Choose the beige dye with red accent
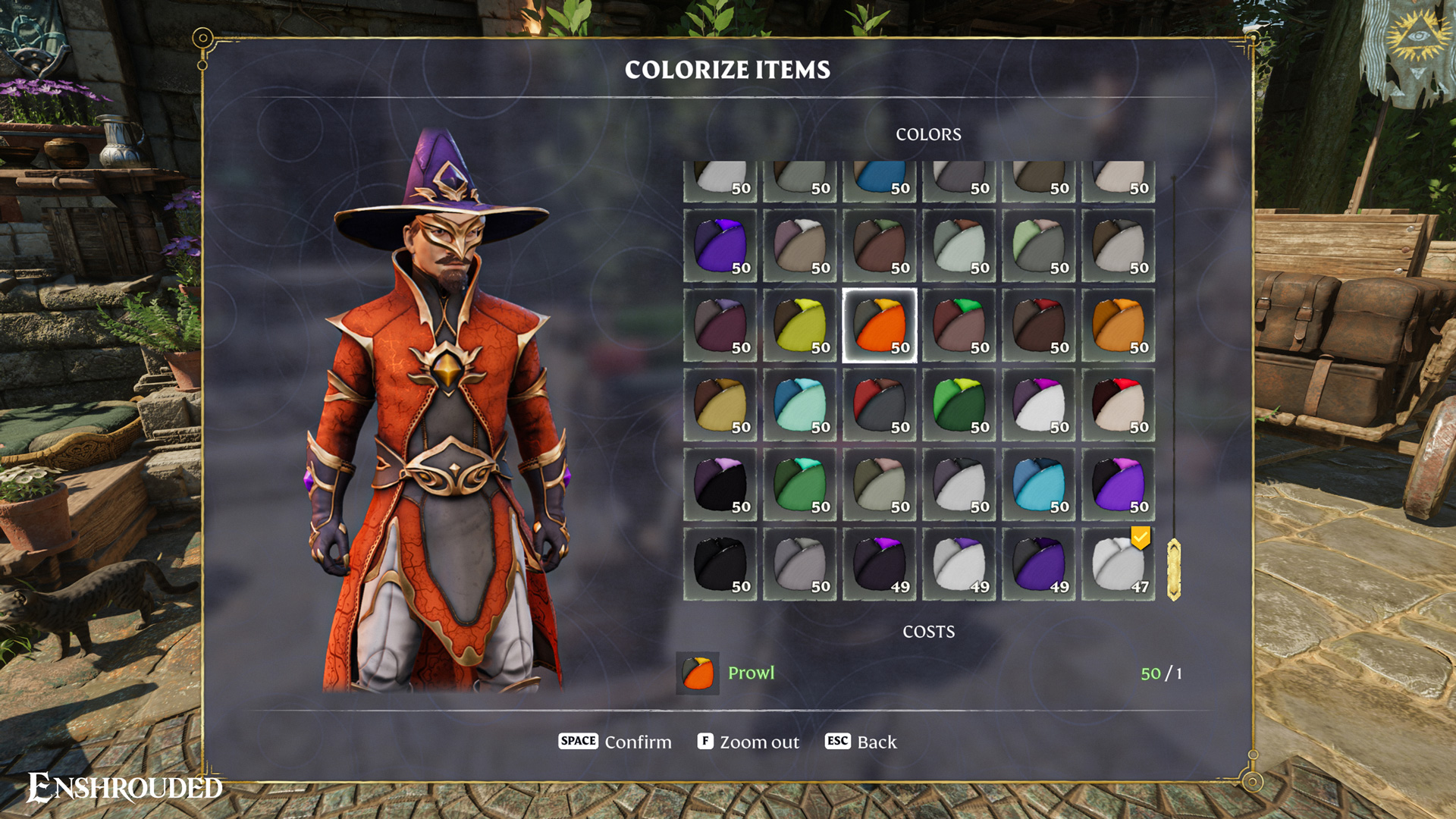1456x819 pixels. (x=1119, y=405)
